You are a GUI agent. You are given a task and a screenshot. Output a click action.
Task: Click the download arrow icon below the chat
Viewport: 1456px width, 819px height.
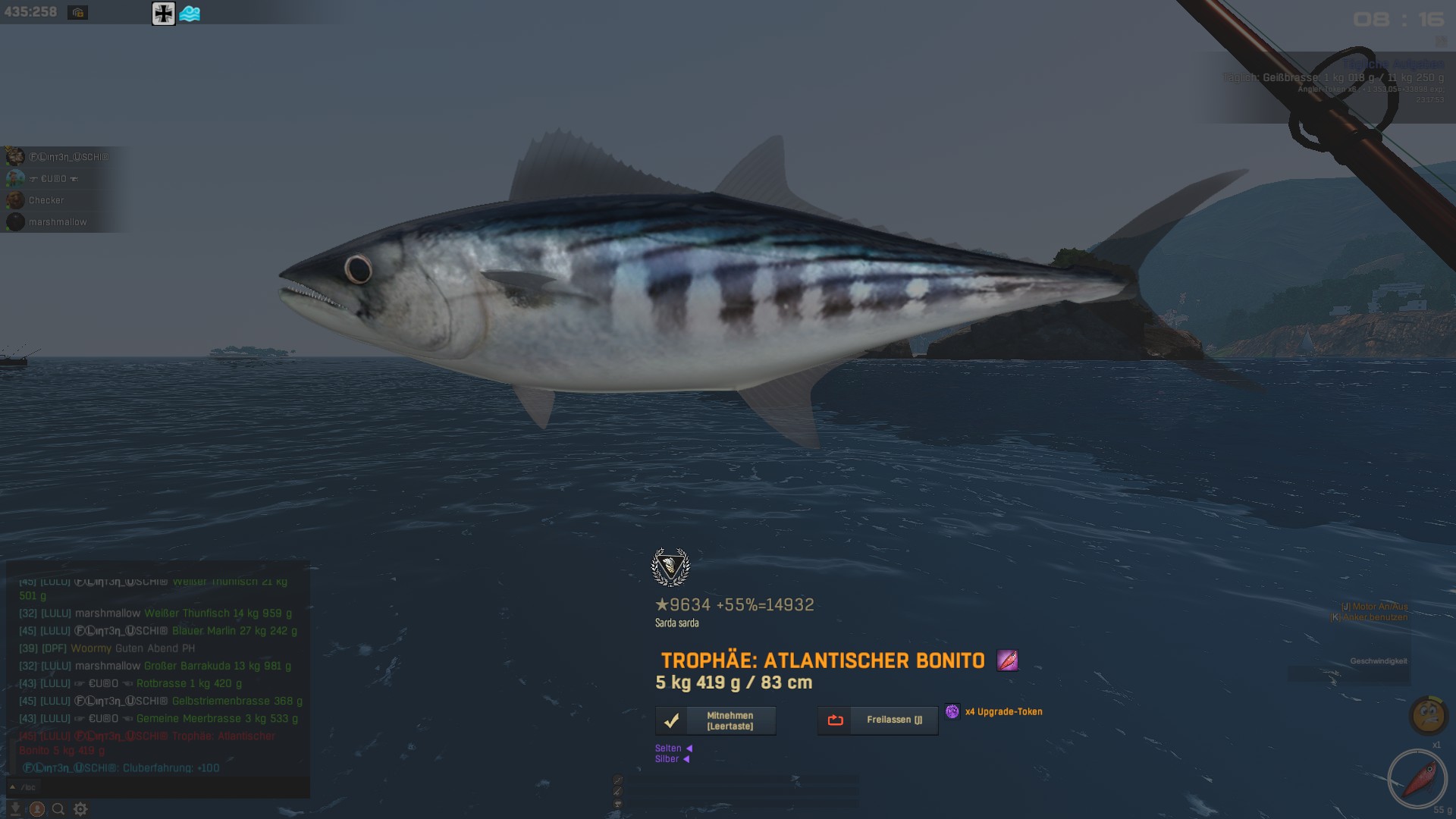tap(15, 809)
